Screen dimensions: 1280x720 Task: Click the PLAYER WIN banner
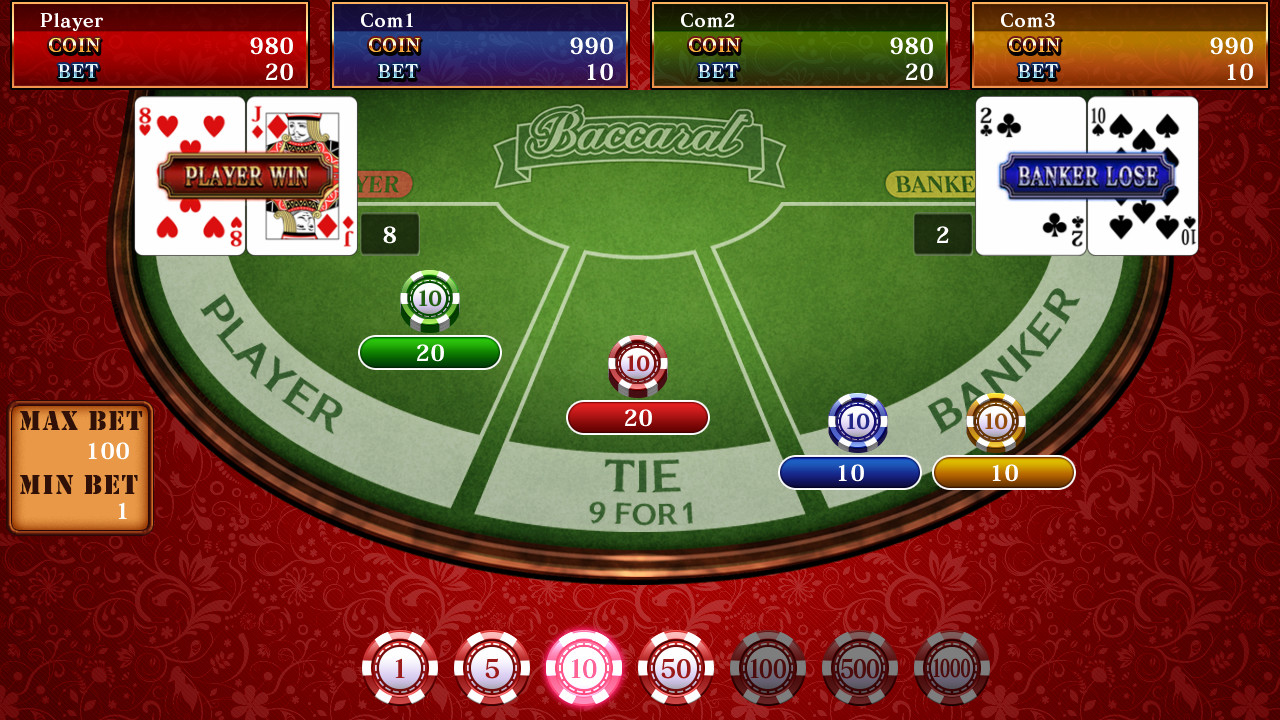245,175
